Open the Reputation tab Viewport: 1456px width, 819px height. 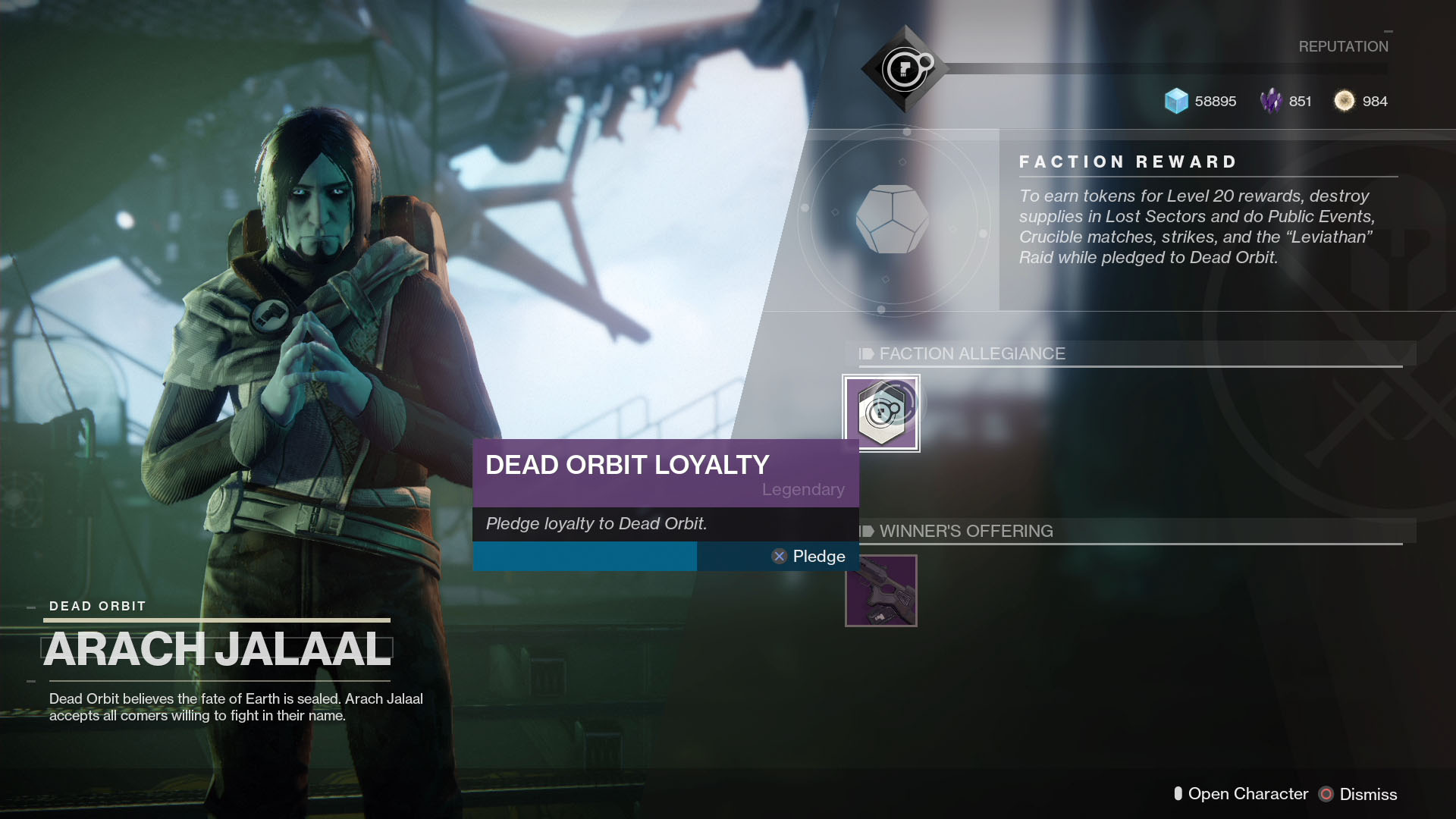pos(1342,45)
